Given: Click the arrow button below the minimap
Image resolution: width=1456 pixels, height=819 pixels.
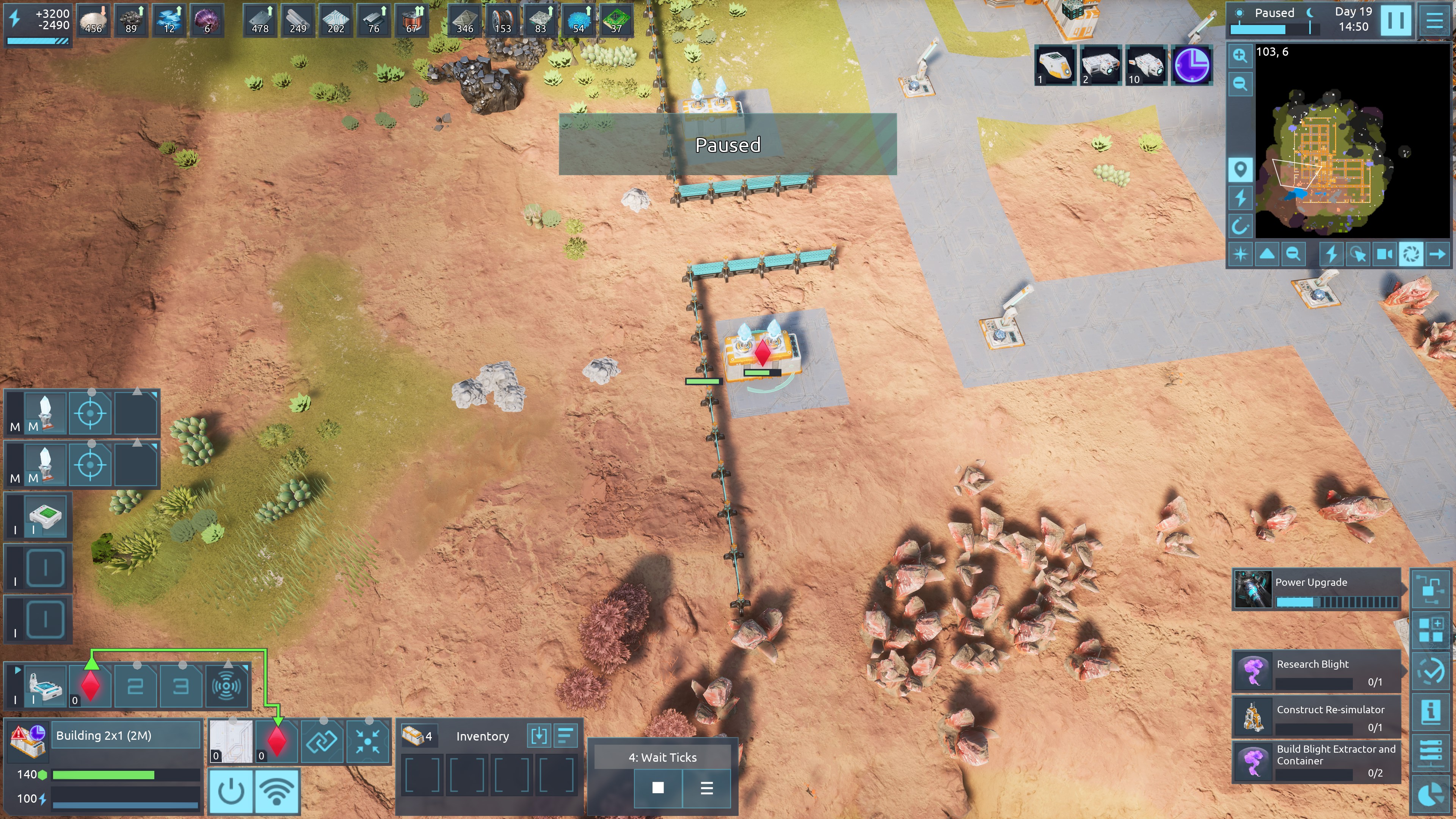Looking at the screenshot, I should tap(1437, 254).
